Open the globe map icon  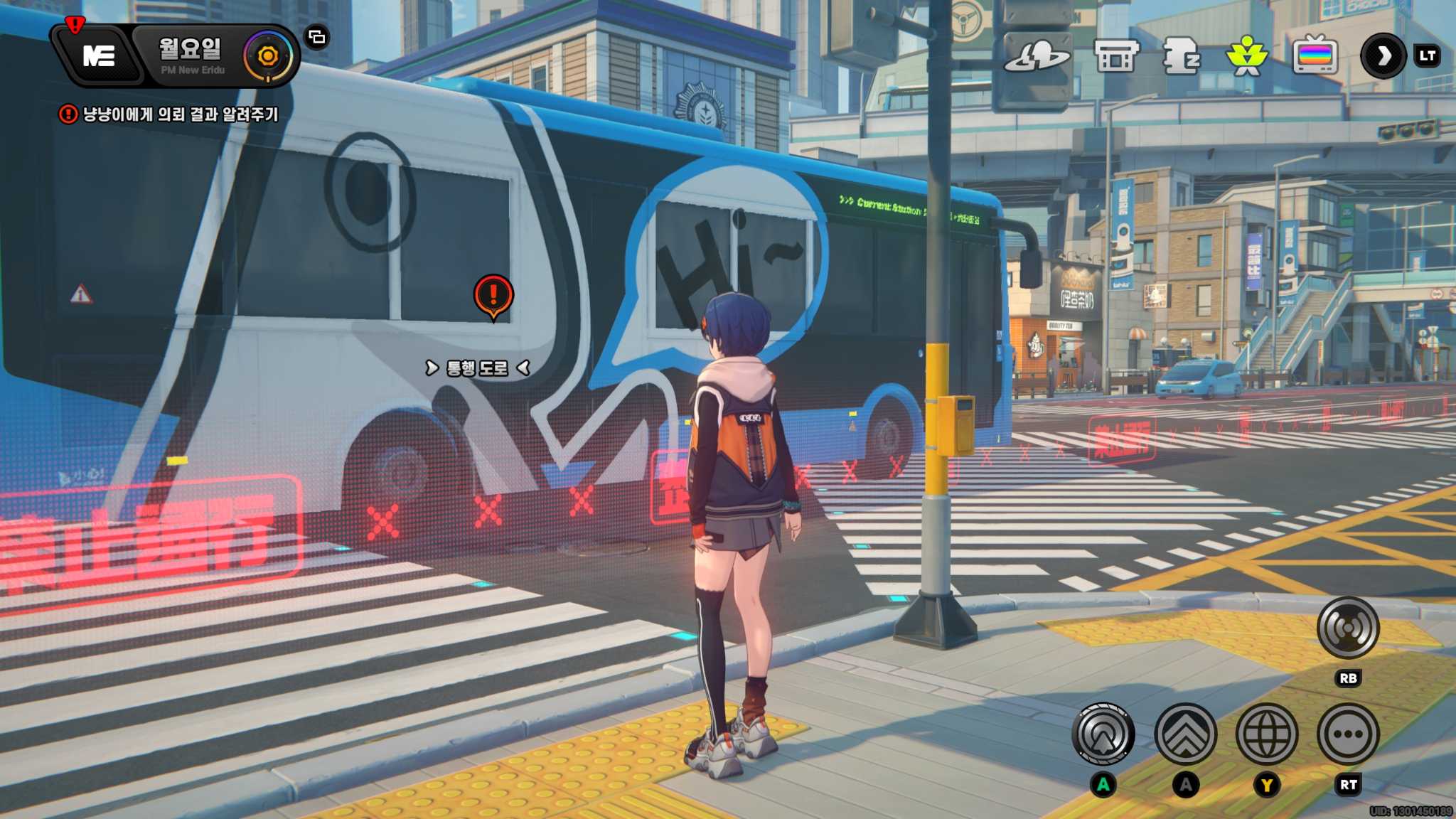coord(1266,734)
